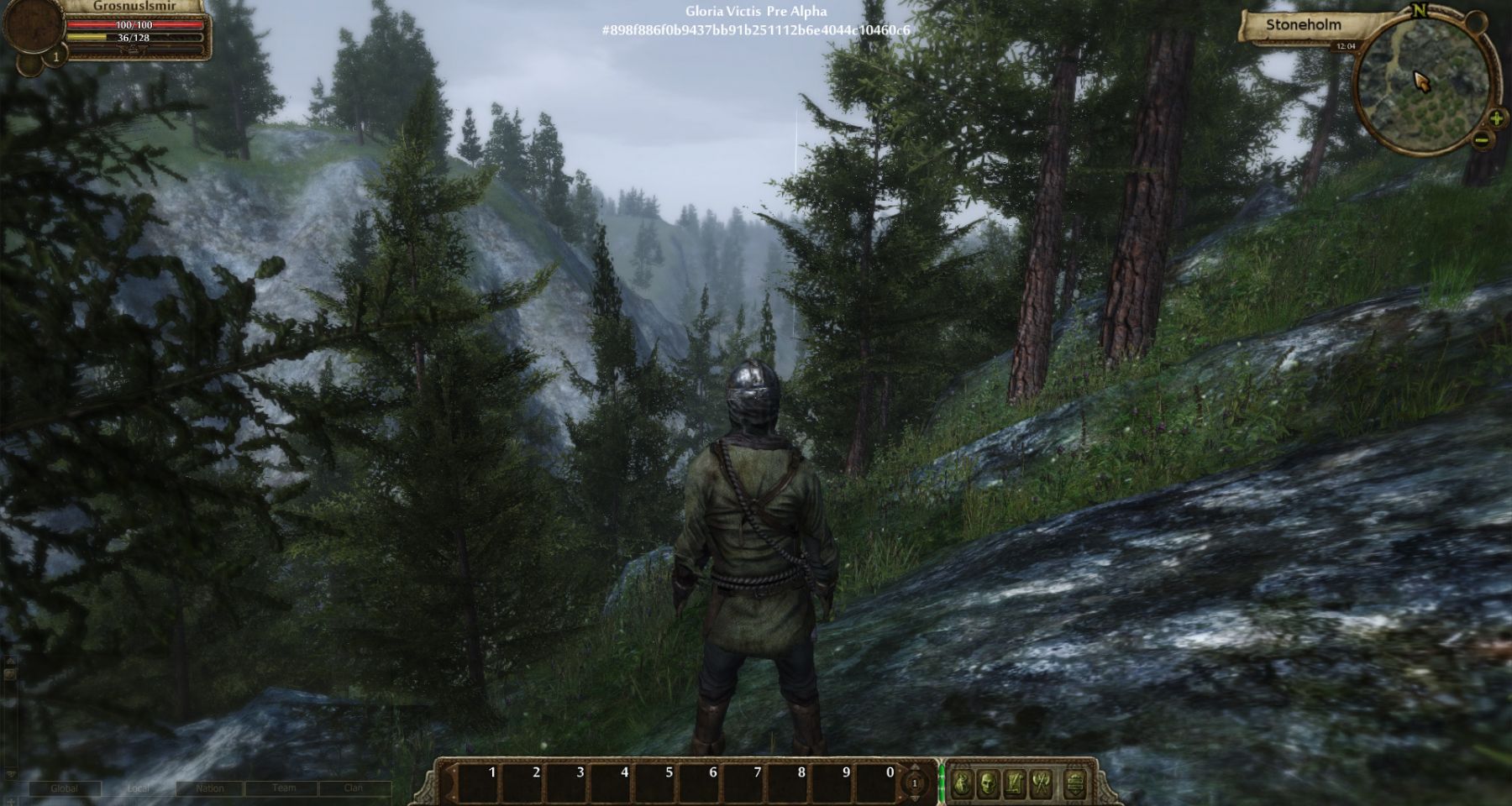
Task: Open the quest scroll and quill icon
Action: coord(1015,784)
